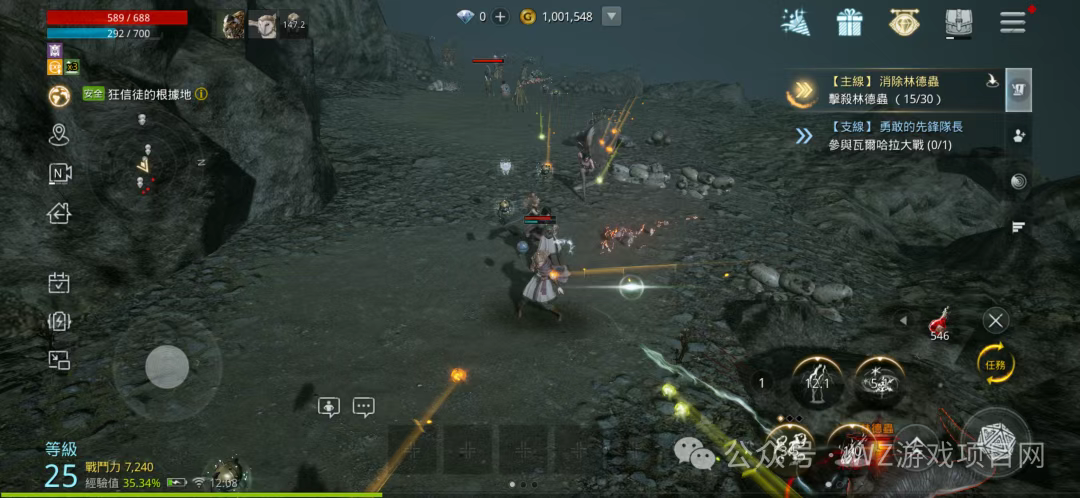This screenshot has height=498, width=1080.
Task: Open the location pin icon
Action: [x=59, y=134]
